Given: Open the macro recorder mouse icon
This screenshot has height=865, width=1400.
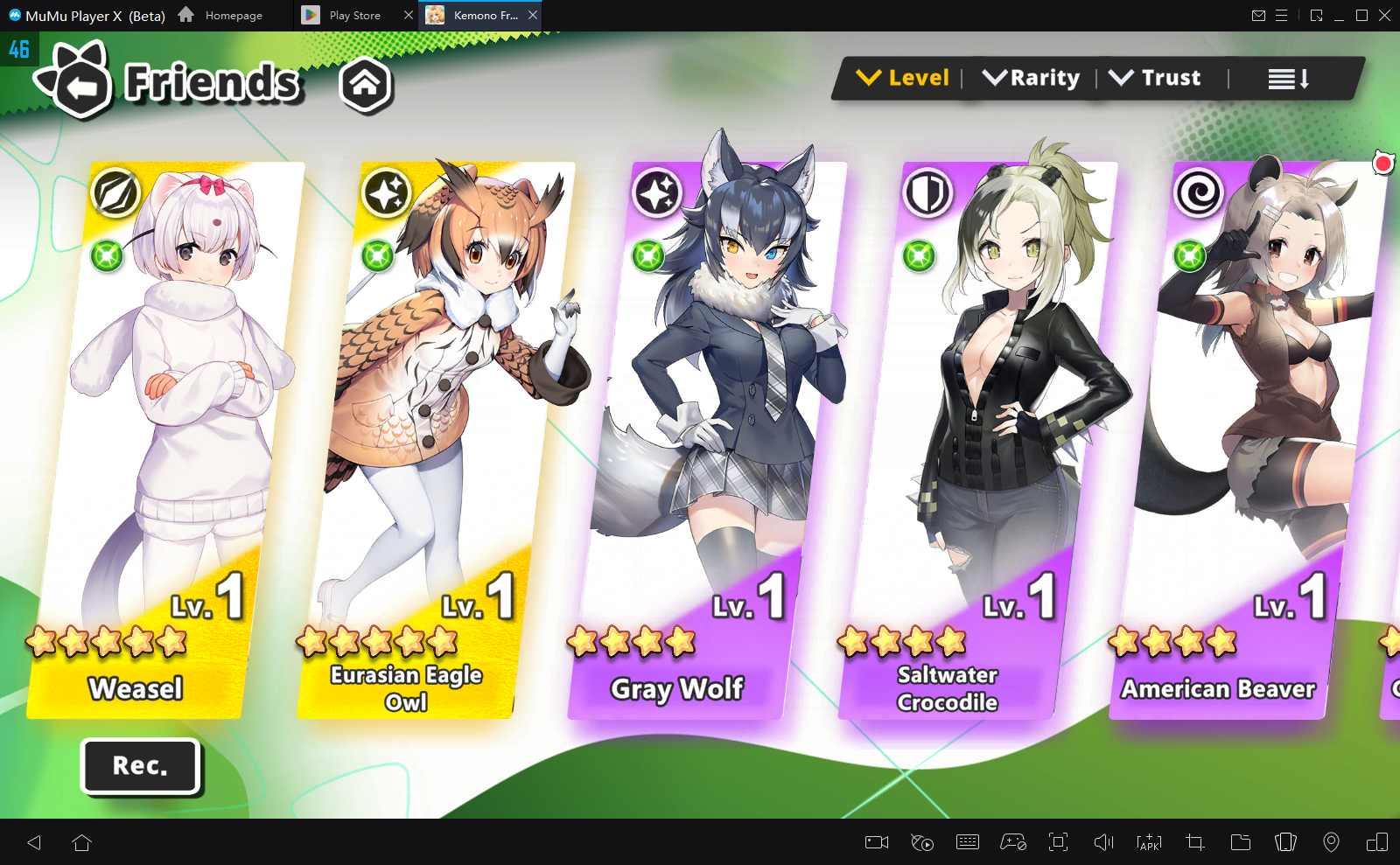Looking at the screenshot, I should coord(924,842).
